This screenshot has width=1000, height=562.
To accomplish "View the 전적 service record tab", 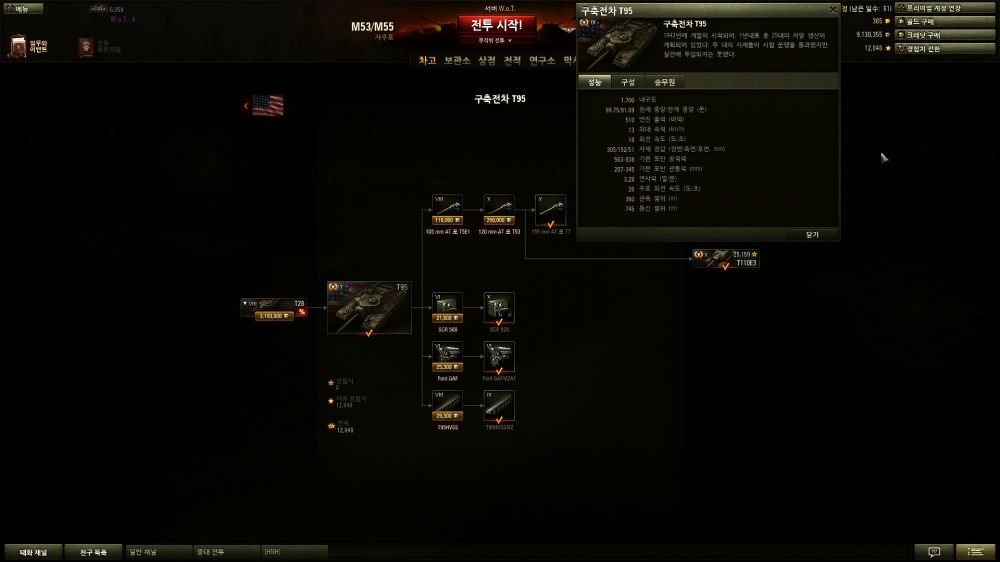I will click(x=513, y=60).
